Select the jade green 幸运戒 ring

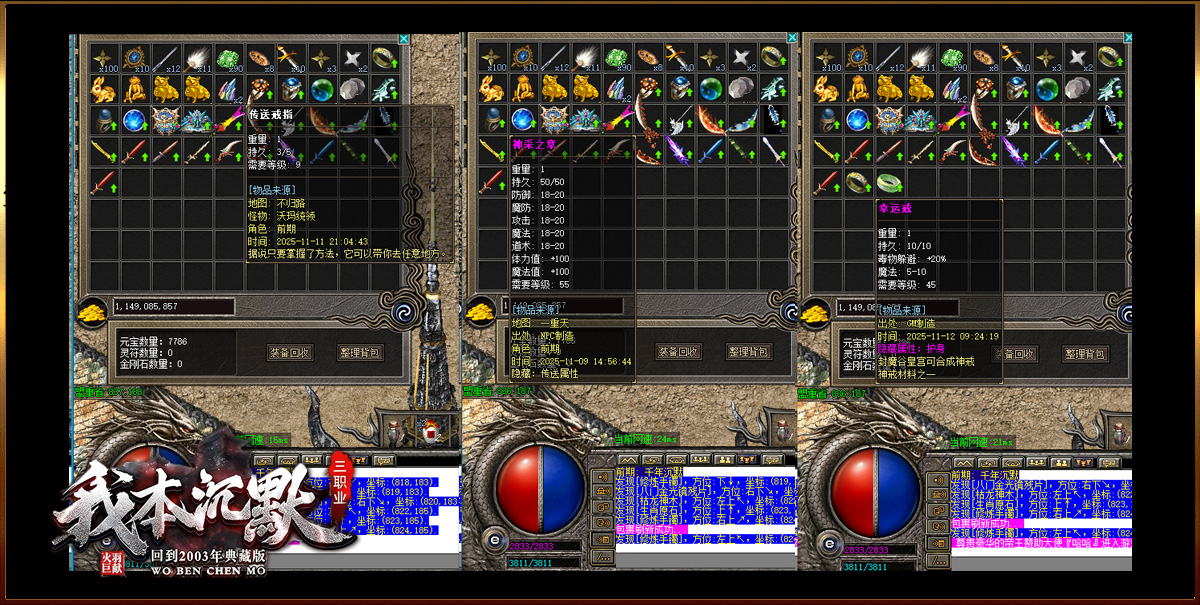889,183
